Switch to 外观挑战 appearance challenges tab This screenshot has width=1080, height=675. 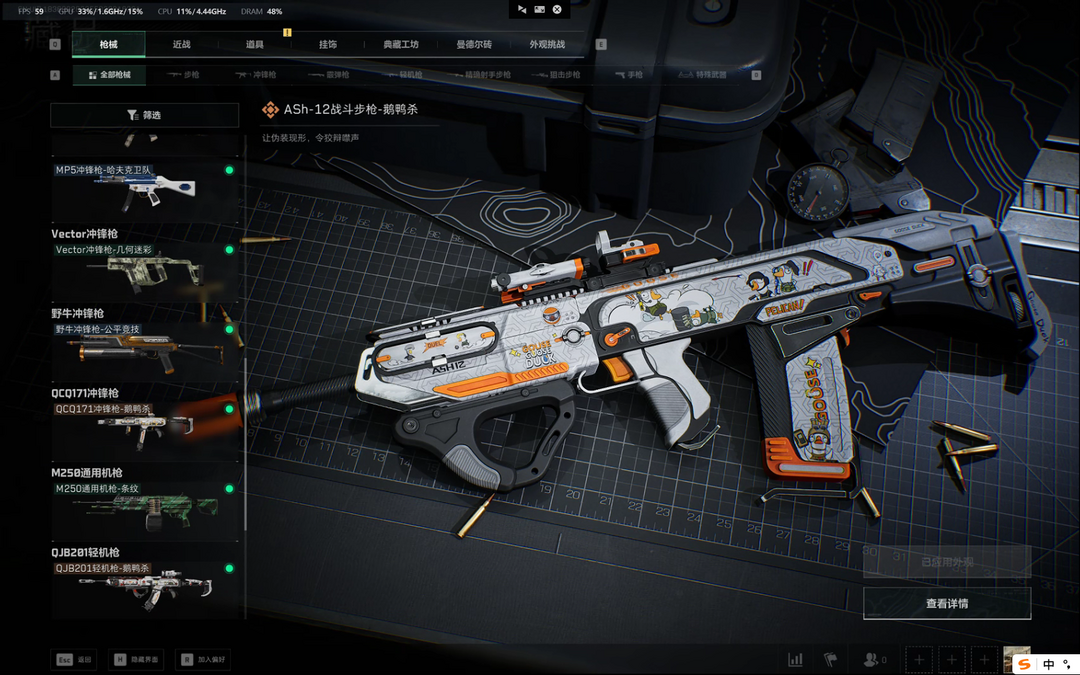547,44
